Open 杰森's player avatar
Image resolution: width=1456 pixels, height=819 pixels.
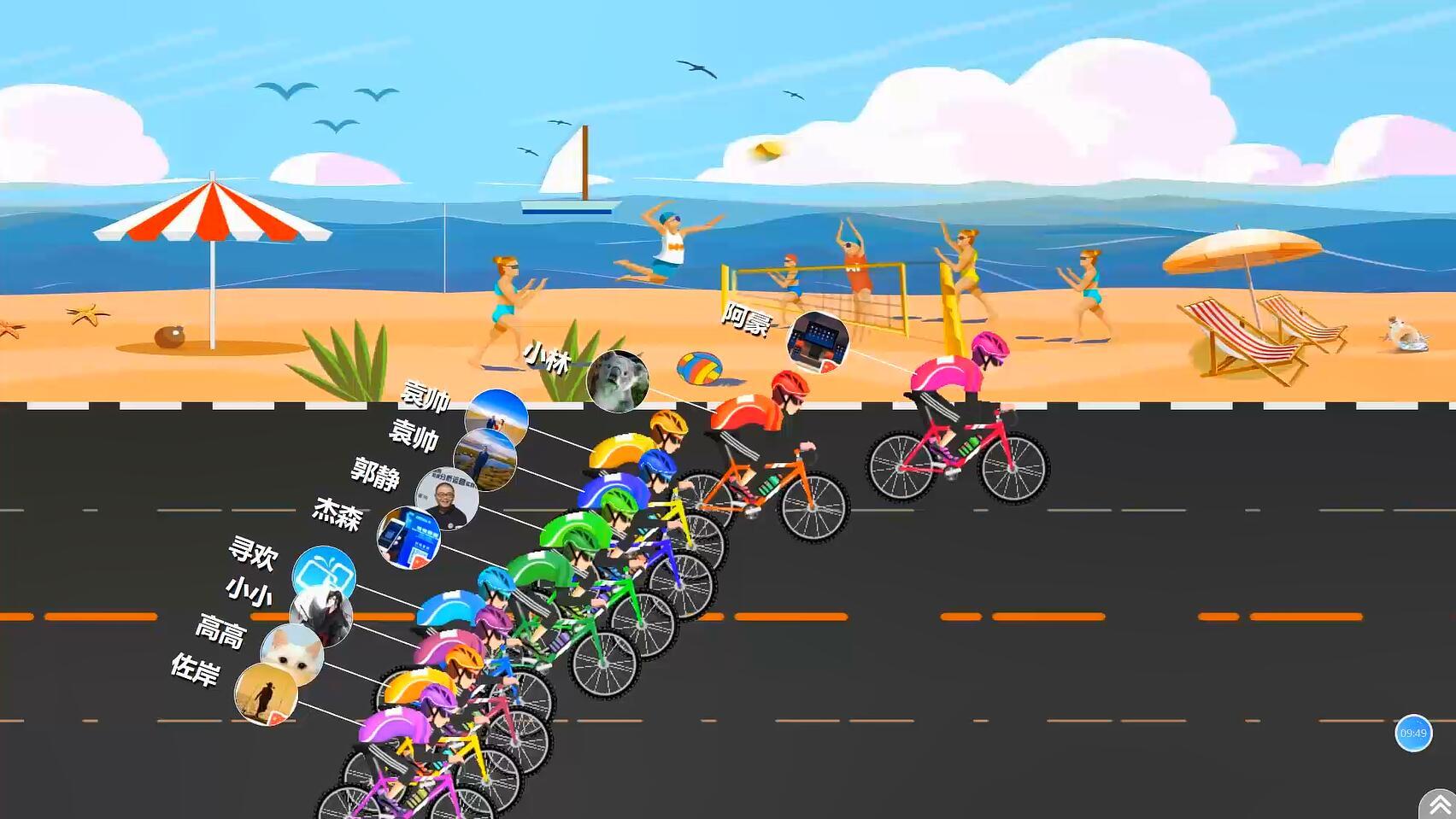point(409,538)
